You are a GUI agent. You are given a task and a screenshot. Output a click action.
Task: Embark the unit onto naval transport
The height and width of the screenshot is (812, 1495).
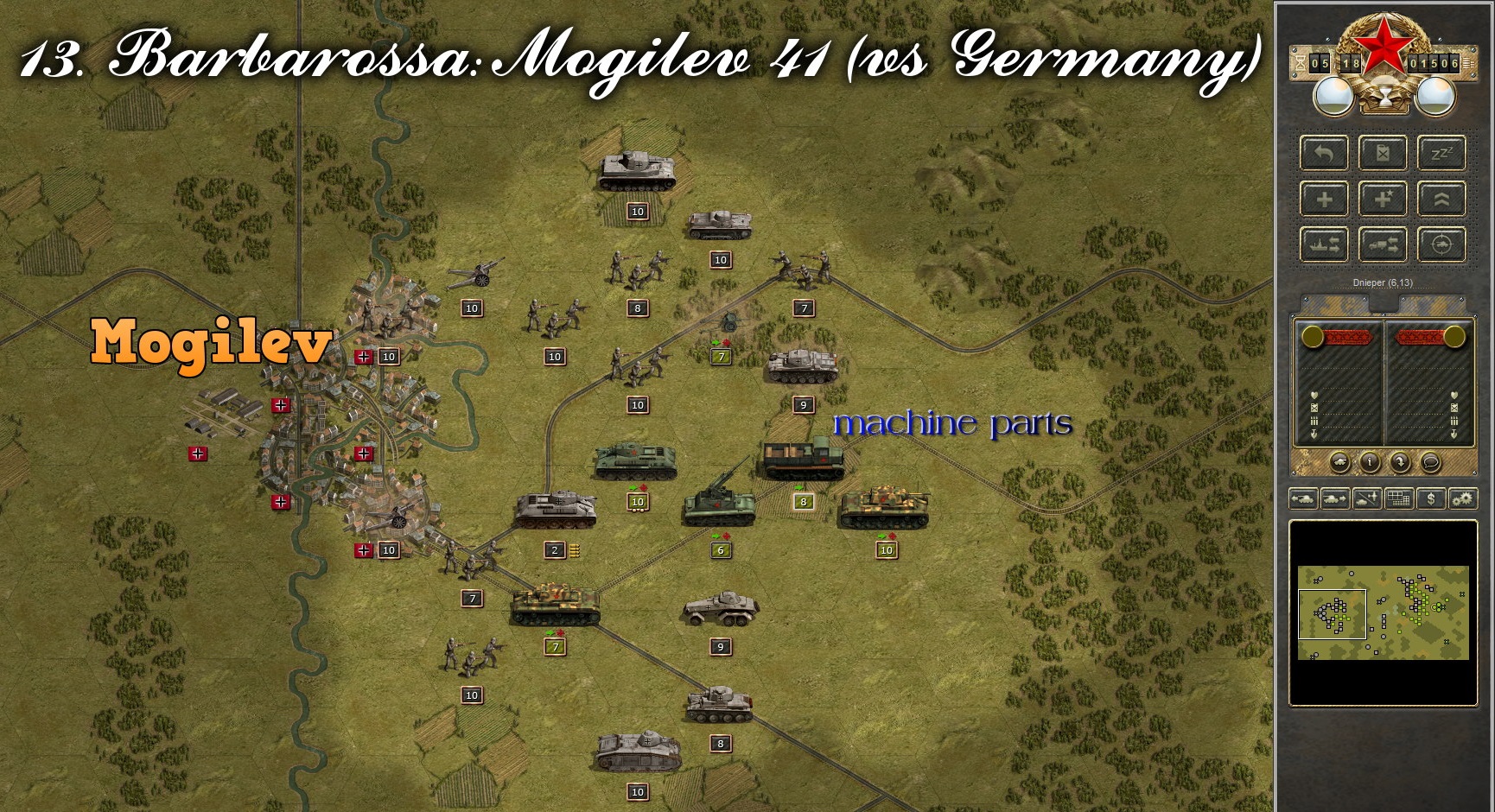point(1323,244)
